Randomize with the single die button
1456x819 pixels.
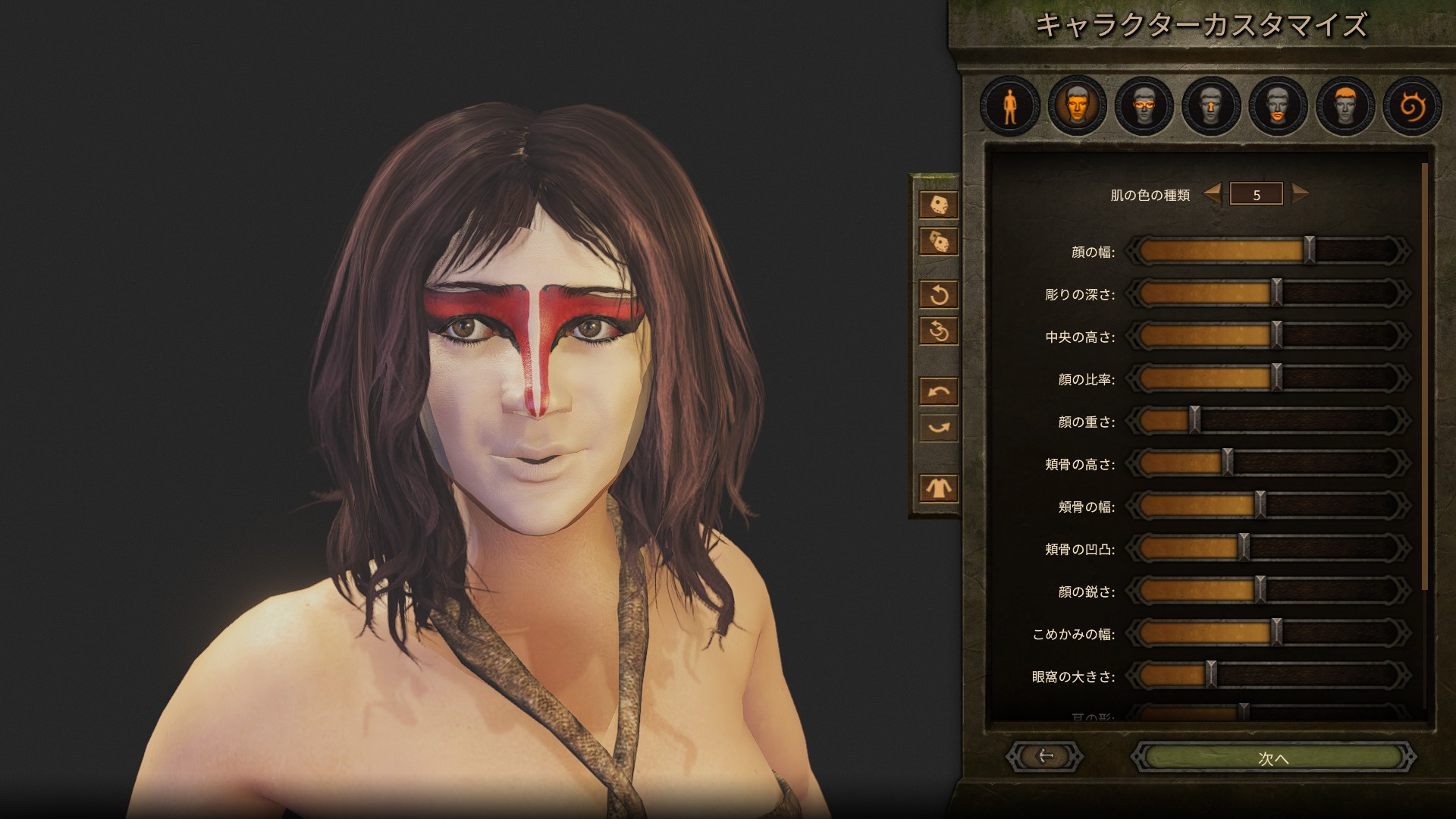point(939,205)
